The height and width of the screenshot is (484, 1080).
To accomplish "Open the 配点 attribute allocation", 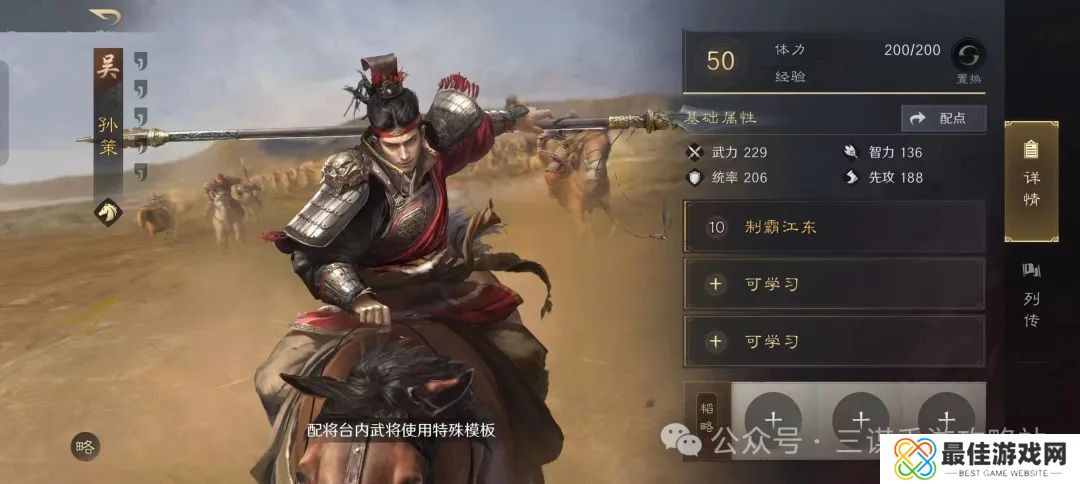I will coord(943,119).
